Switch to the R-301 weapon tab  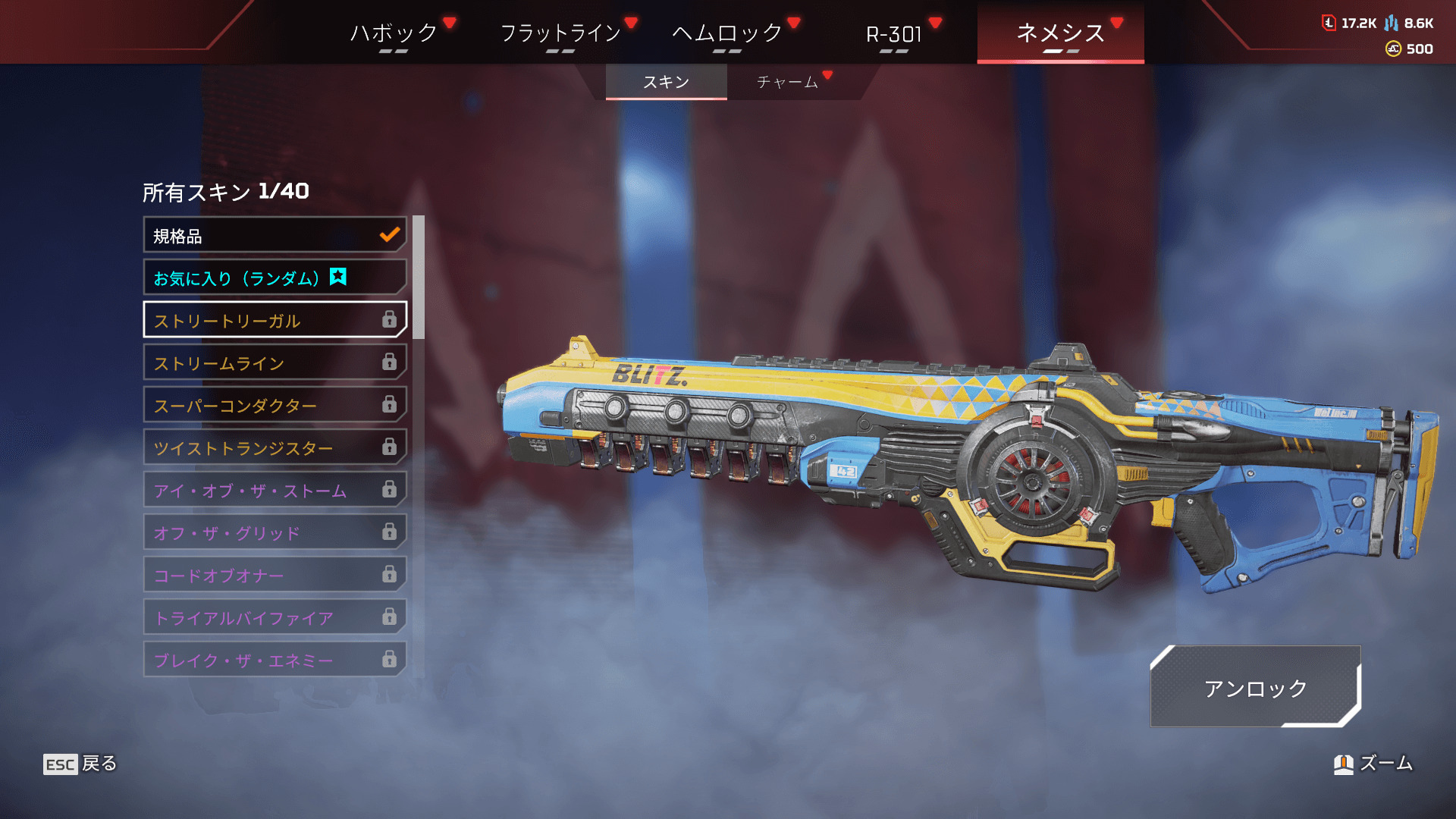[x=894, y=33]
